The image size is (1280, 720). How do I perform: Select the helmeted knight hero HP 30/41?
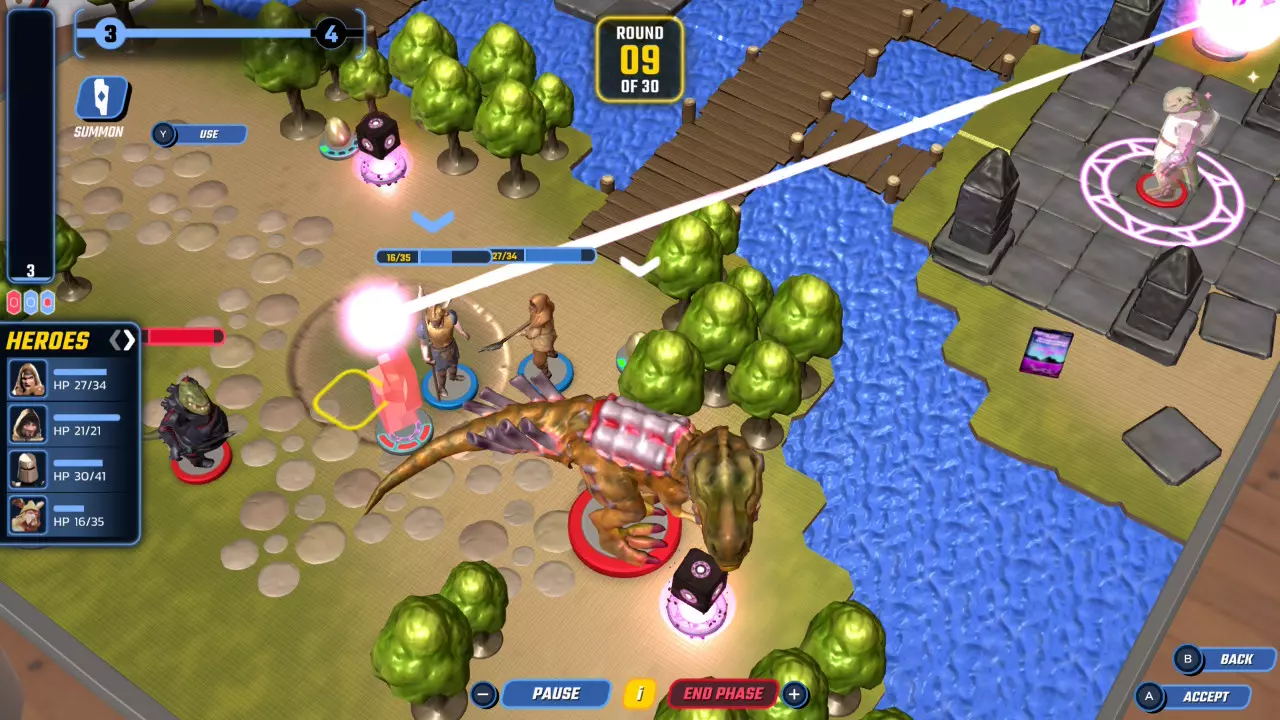tap(69, 469)
